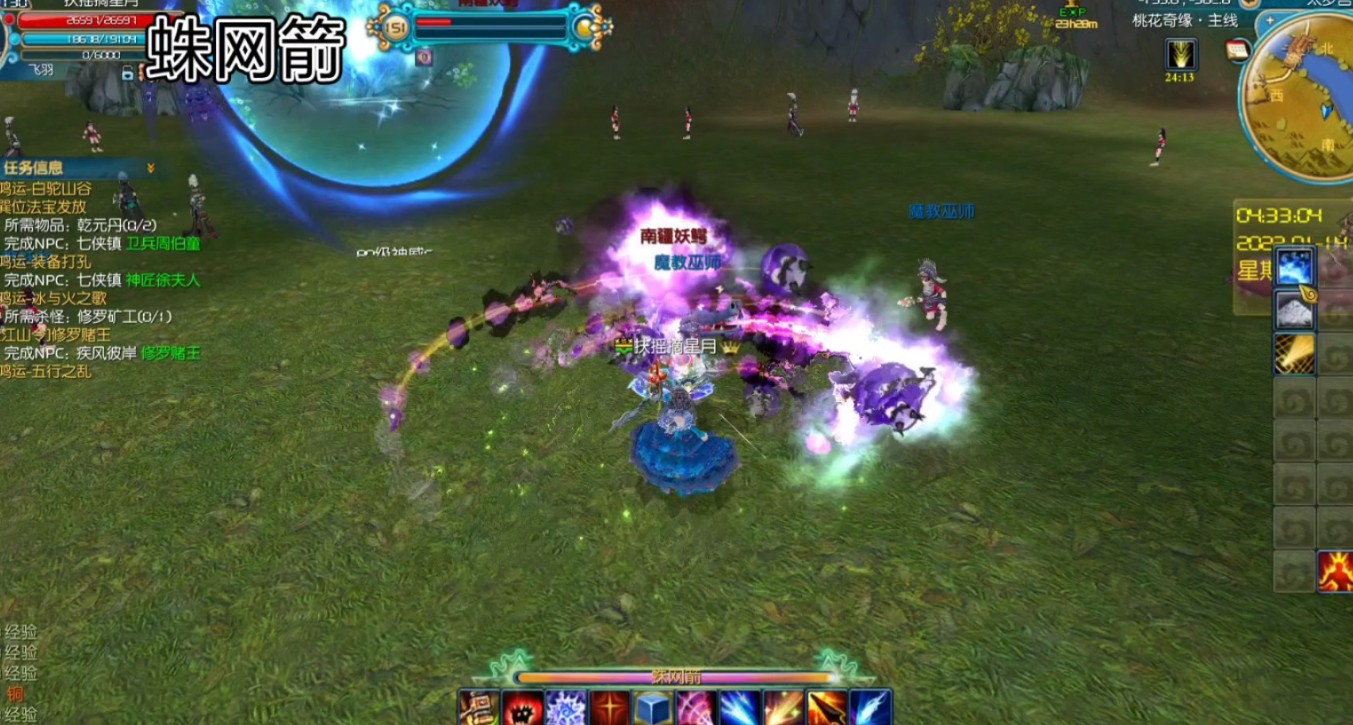The width and height of the screenshot is (1353, 725).
Task: Track the NPC link 神匠徐夫人
Action: [163, 280]
